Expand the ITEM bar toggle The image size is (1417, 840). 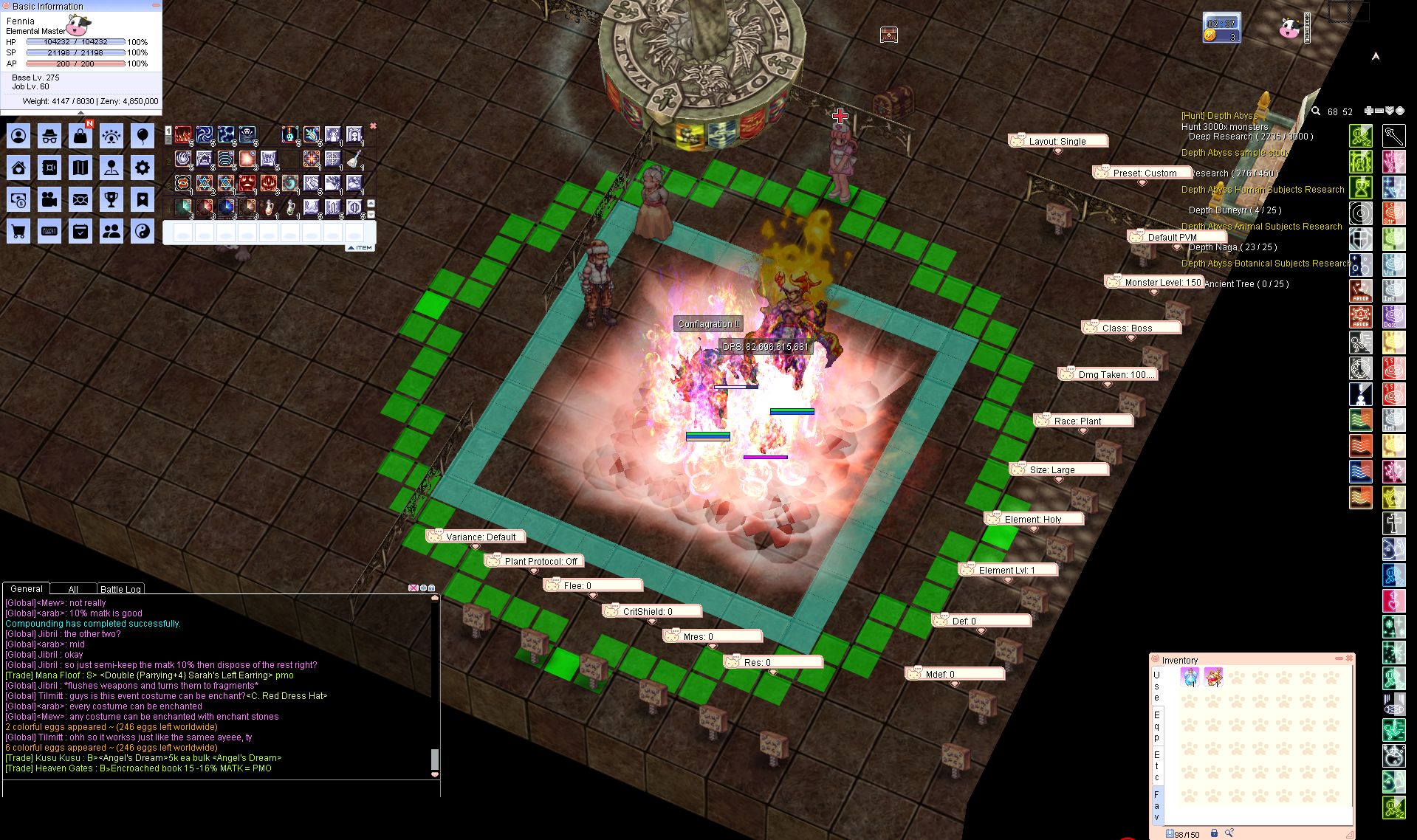pos(360,248)
